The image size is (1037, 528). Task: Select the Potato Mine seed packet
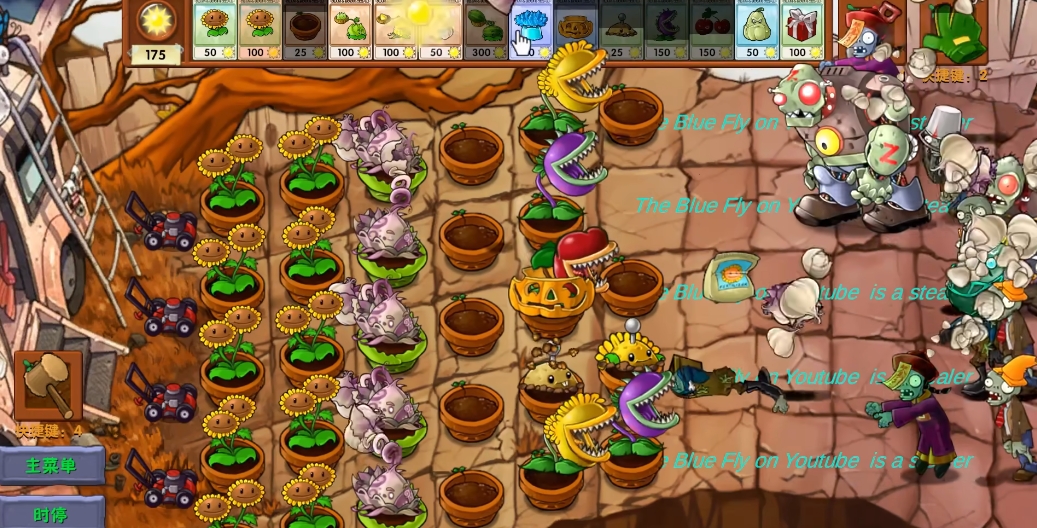tap(621, 30)
